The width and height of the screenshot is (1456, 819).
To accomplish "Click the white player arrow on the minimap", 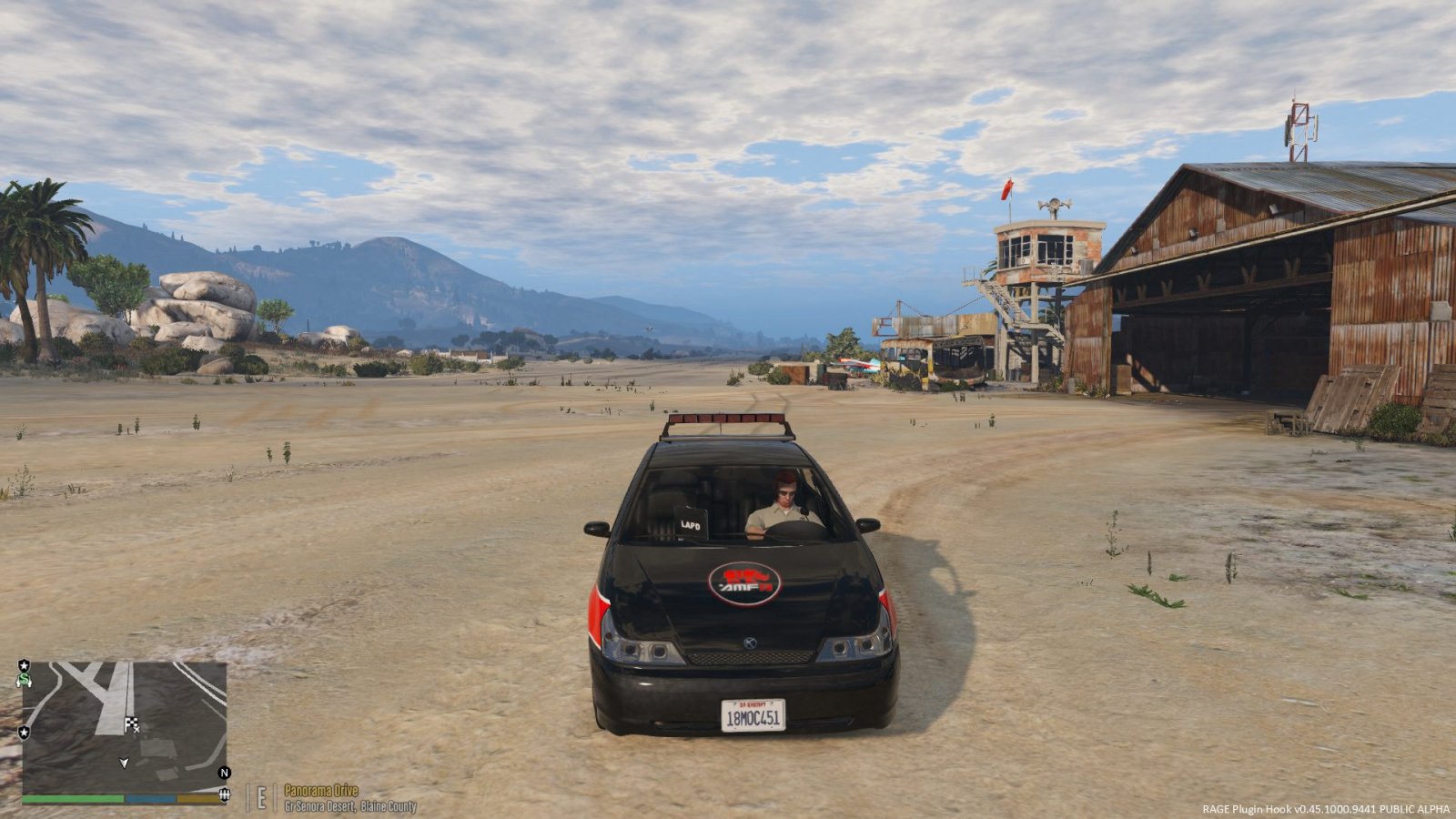I will coord(125,763).
